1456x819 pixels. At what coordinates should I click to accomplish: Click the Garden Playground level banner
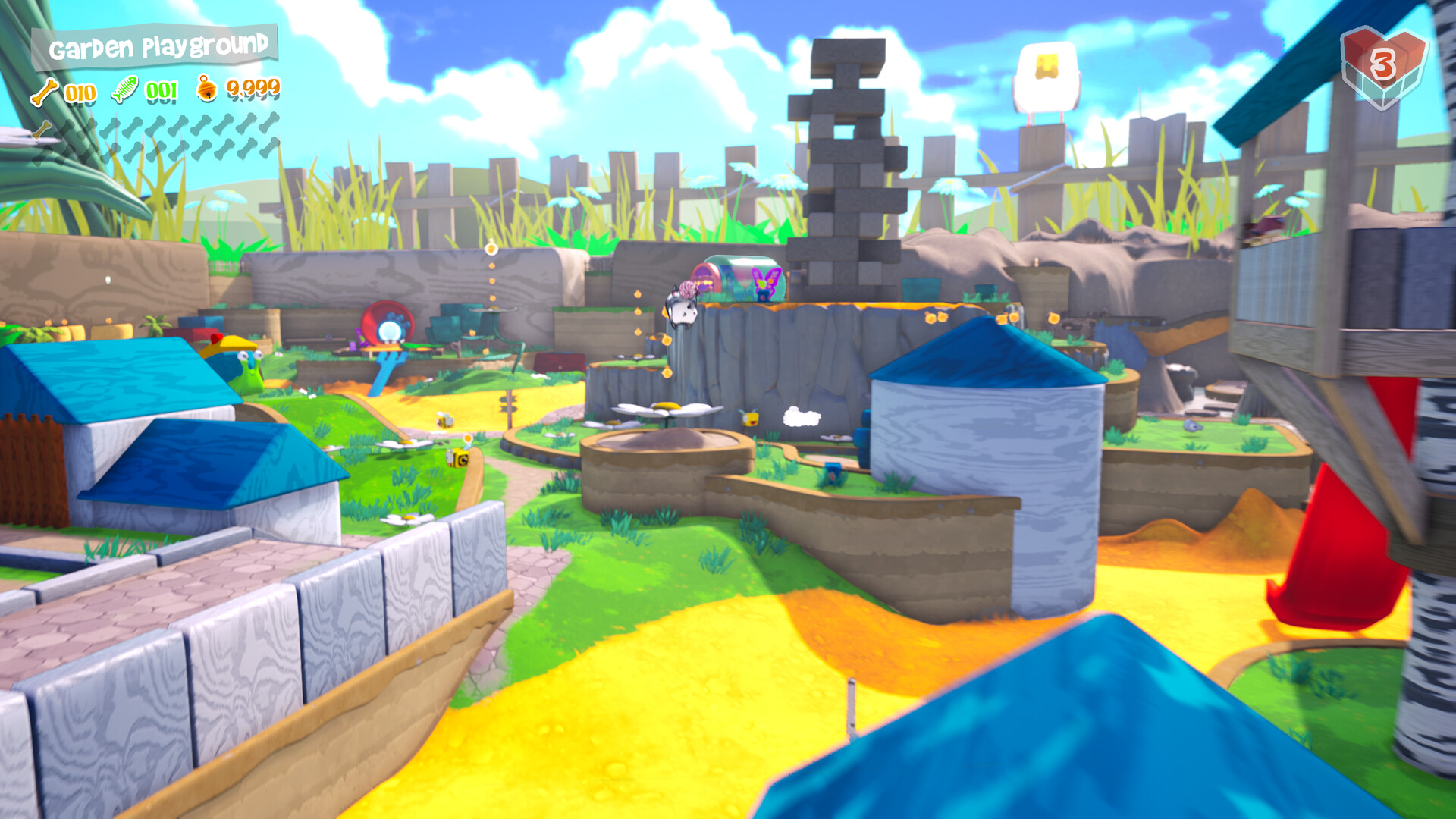click(x=156, y=47)
